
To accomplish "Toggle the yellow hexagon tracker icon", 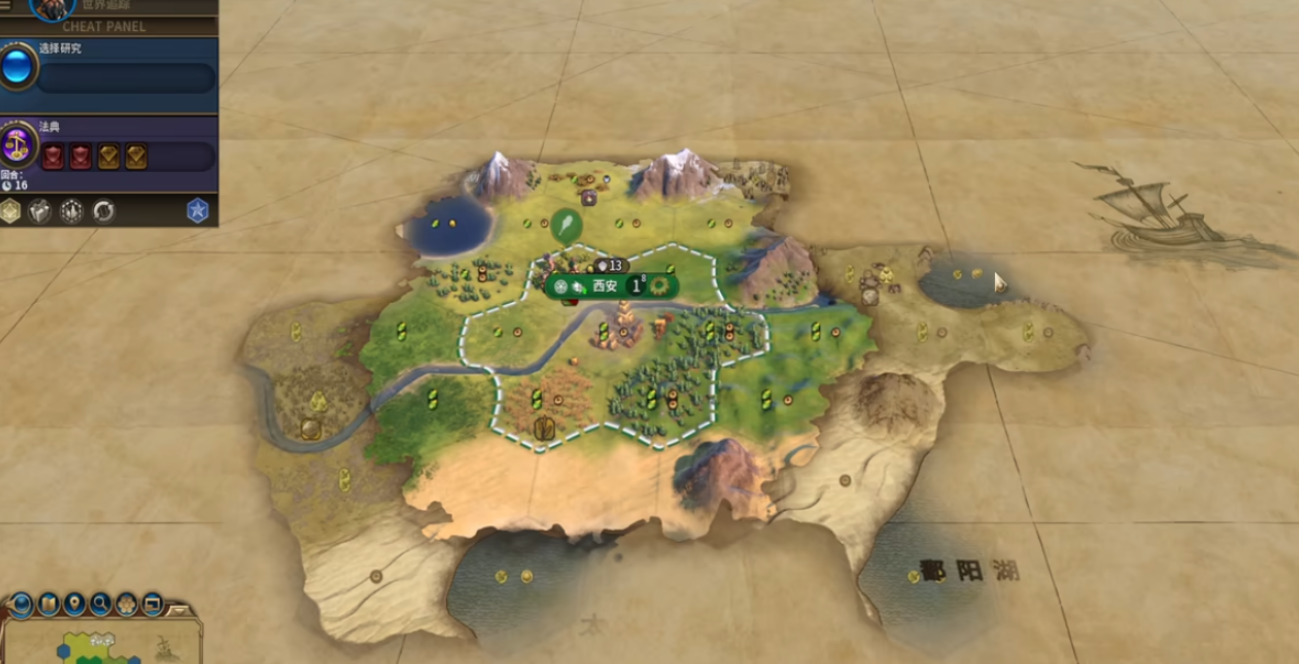I will tap(11, 211).
